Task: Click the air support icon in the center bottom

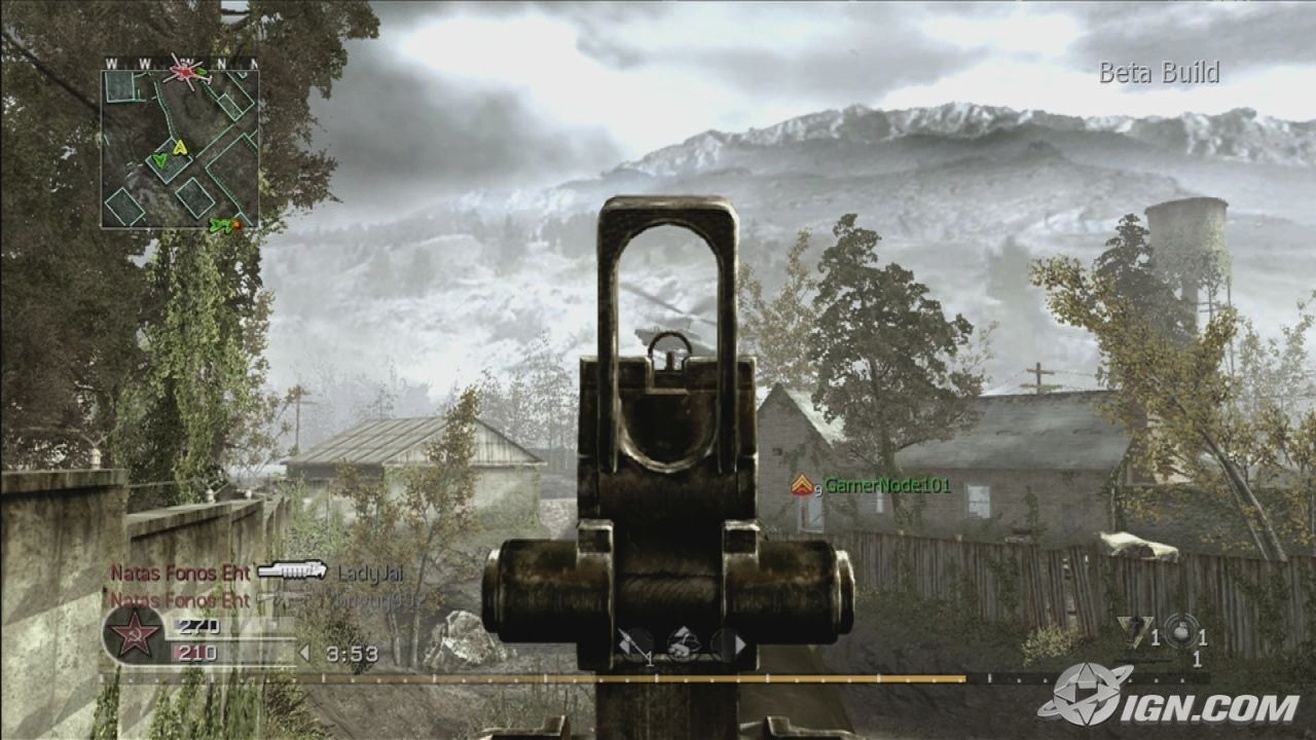Action: (x=683, y=644)
